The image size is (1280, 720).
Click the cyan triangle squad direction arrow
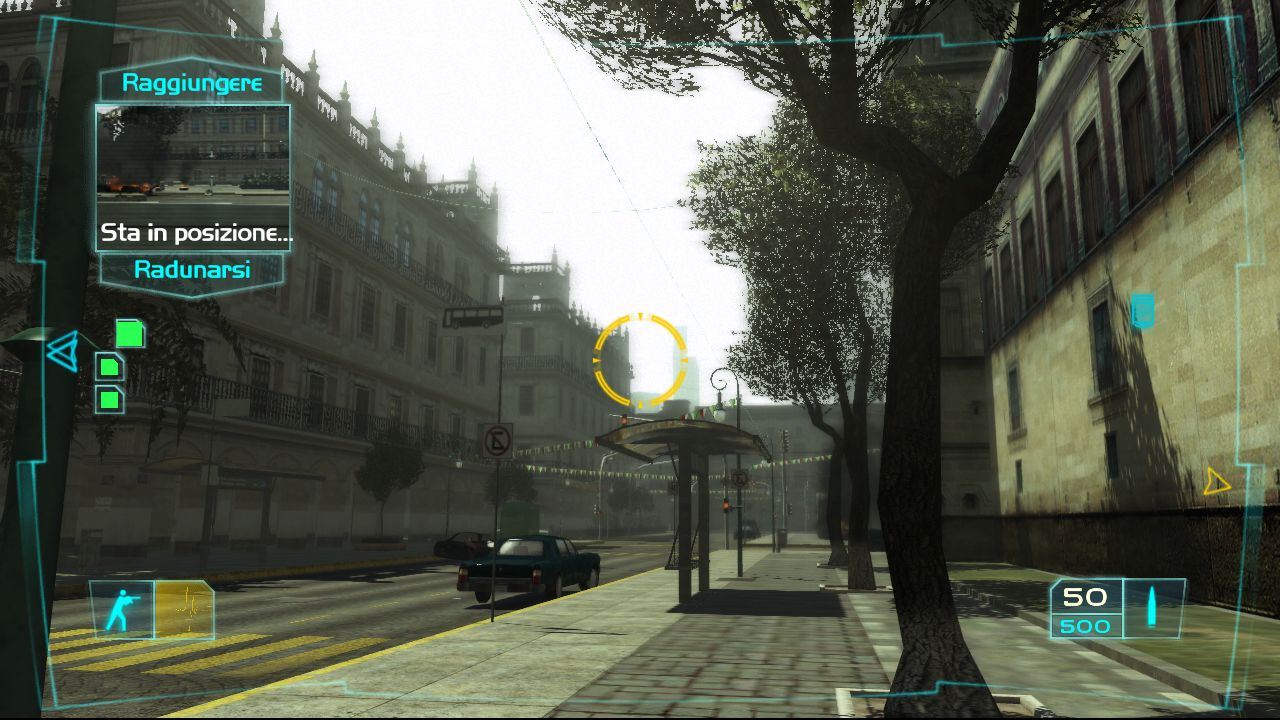62,351
